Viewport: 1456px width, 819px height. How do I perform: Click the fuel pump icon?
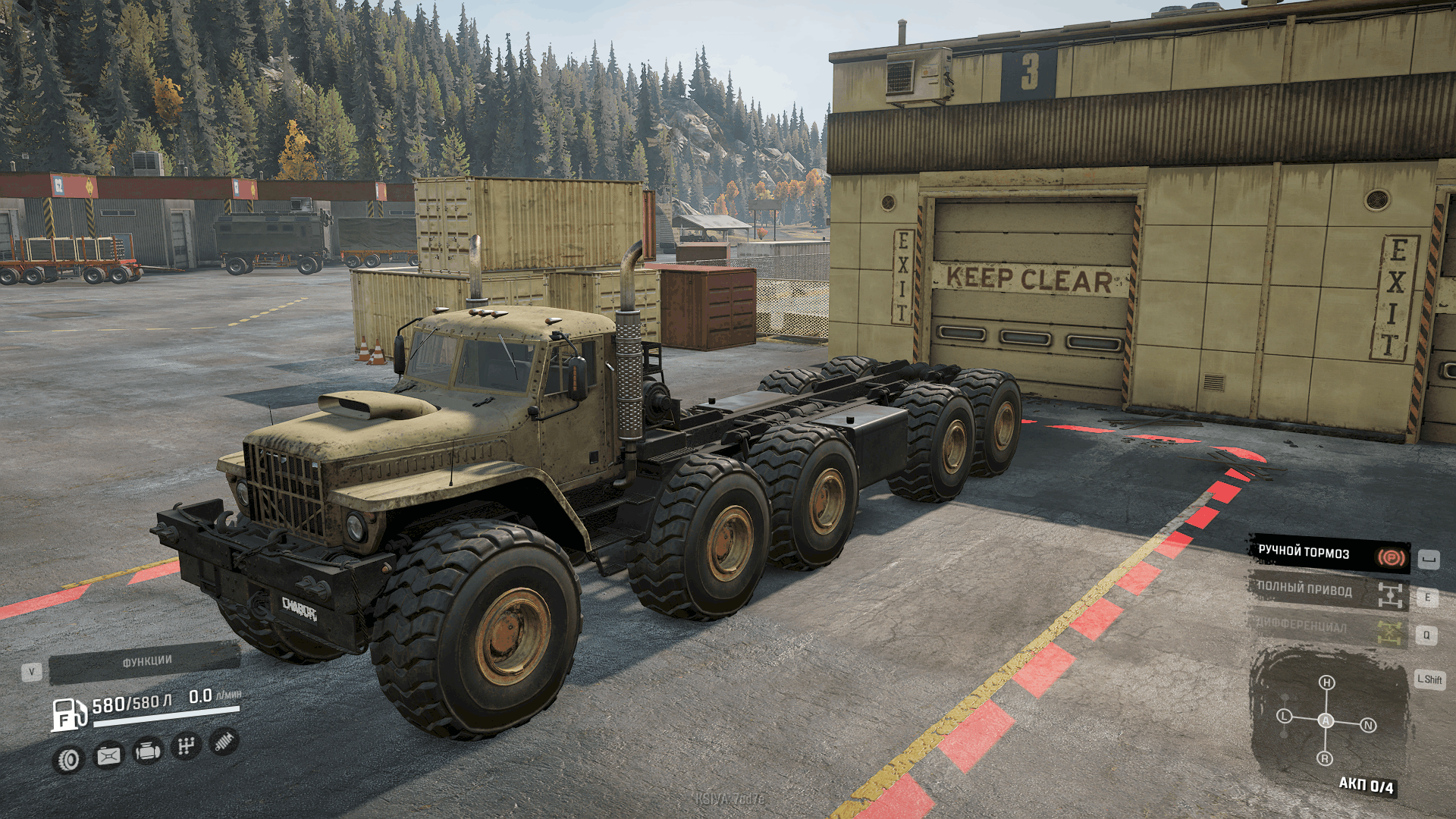click(x=68, y=714)
